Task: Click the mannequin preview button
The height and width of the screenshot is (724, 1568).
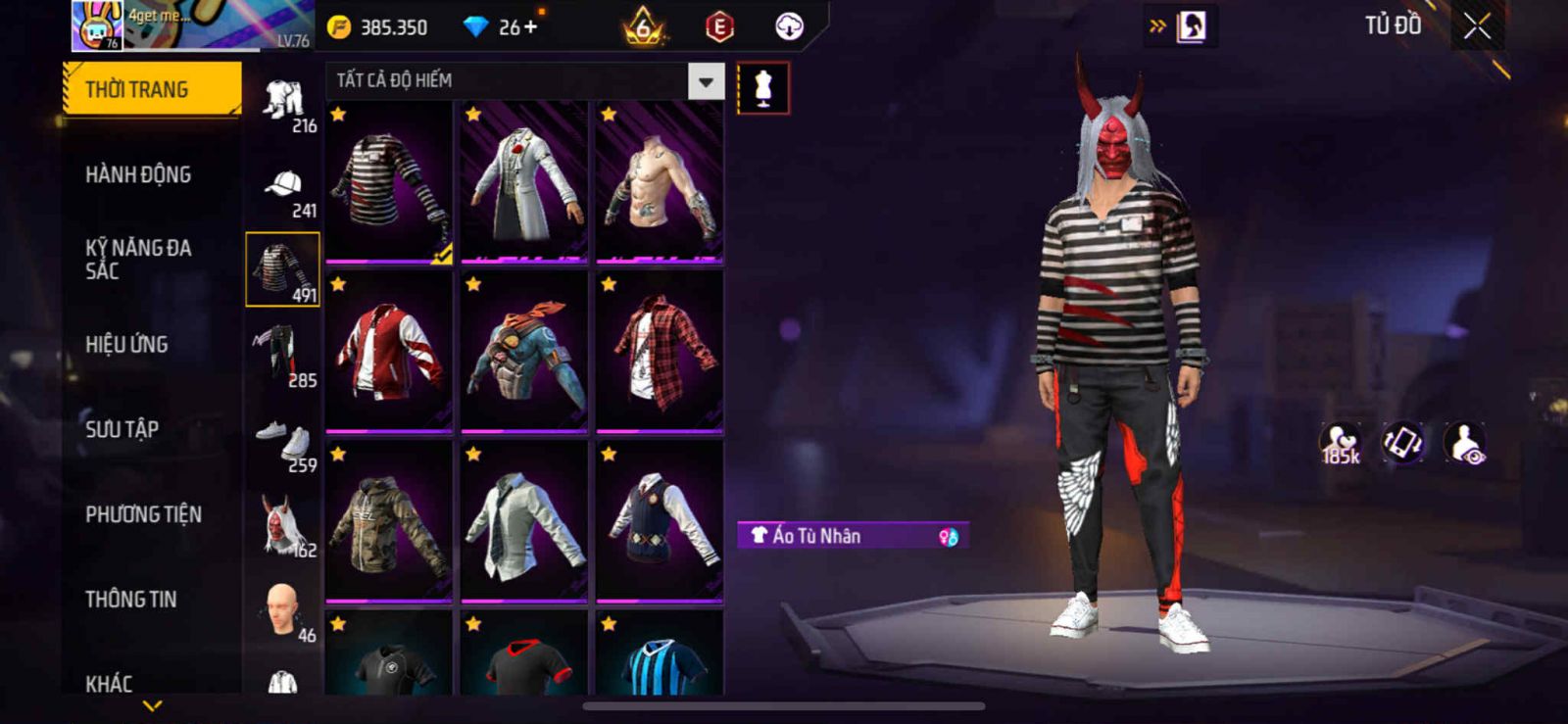Action: (x=762, y=88)
